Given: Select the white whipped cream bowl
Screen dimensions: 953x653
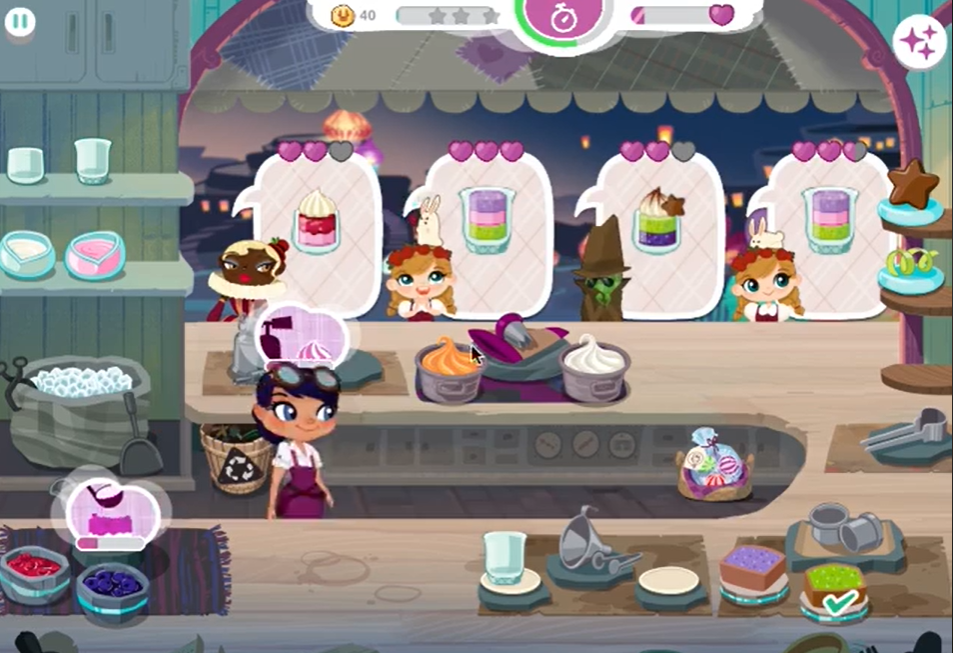Looking at the screenshot, I should pyautogui.click(x=595, y=368).
